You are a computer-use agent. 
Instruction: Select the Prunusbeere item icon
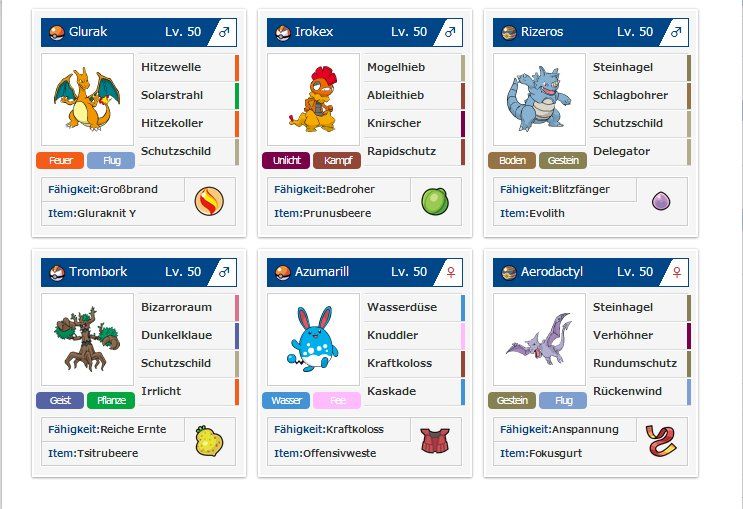pyautogui.click(x=435, y=201)
